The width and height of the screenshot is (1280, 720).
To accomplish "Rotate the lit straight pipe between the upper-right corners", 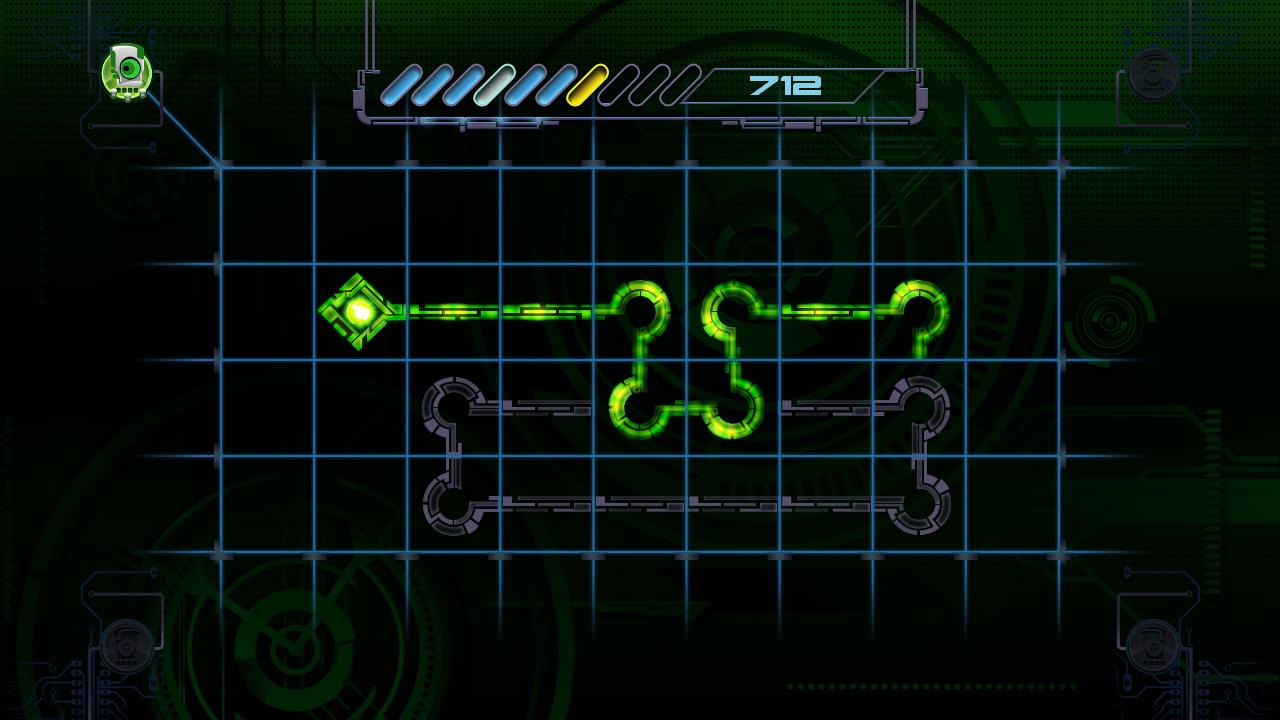I will click(x=826, y=312).
